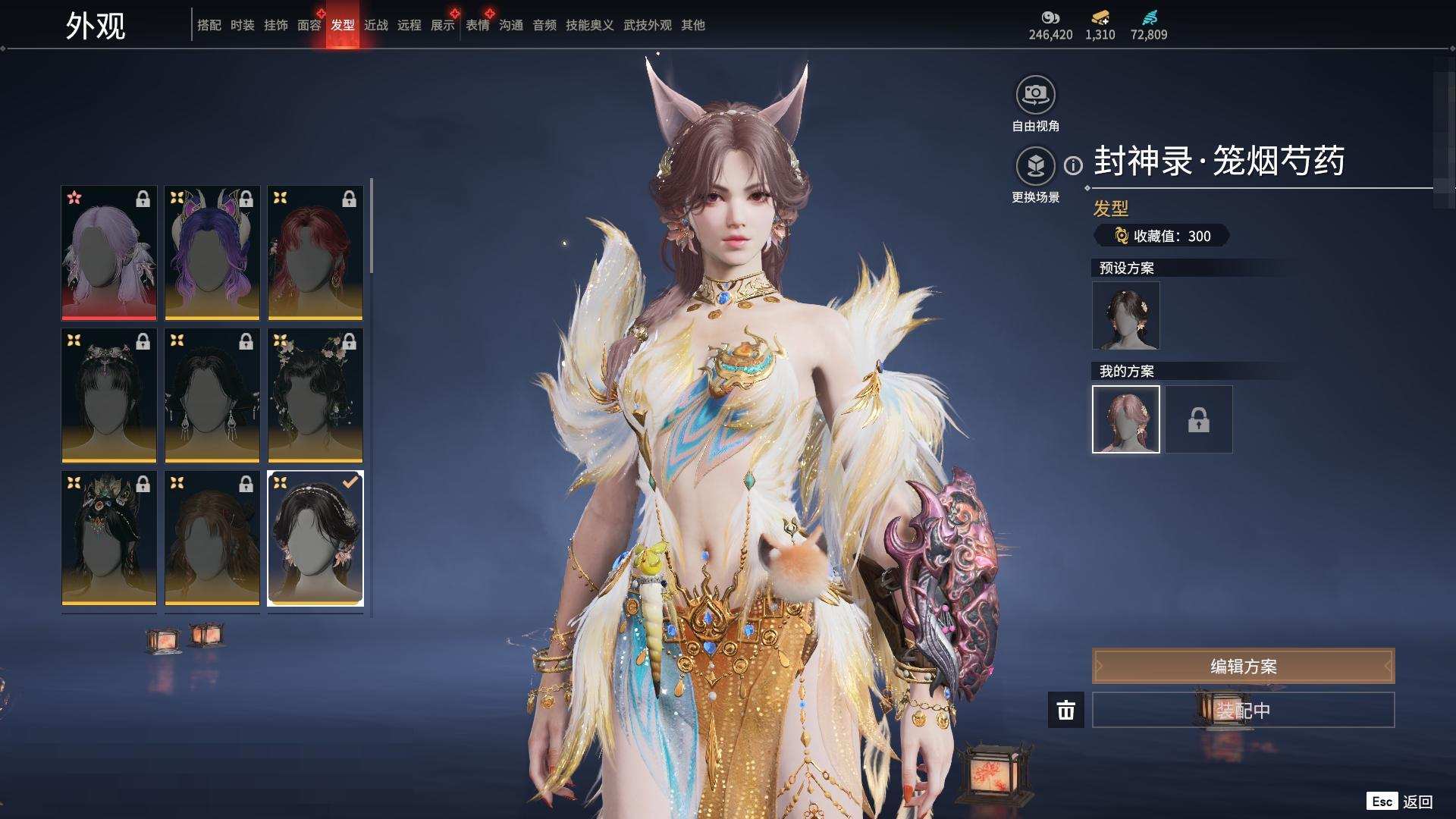
Task: Show hairstyle info via the i icon
Action: (x=1073, y=165)
